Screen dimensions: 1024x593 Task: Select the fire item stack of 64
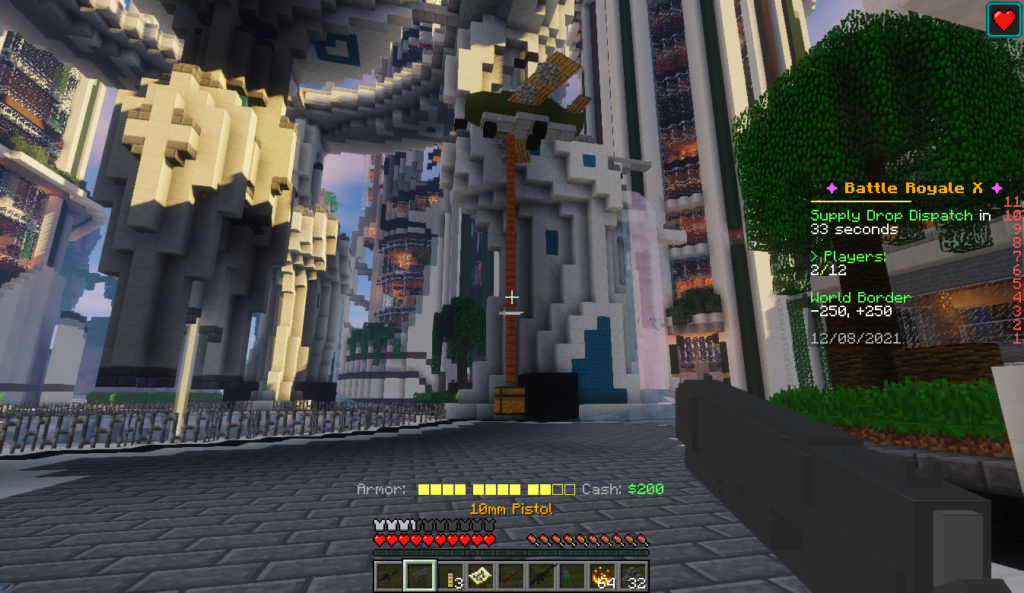(603, 575)
